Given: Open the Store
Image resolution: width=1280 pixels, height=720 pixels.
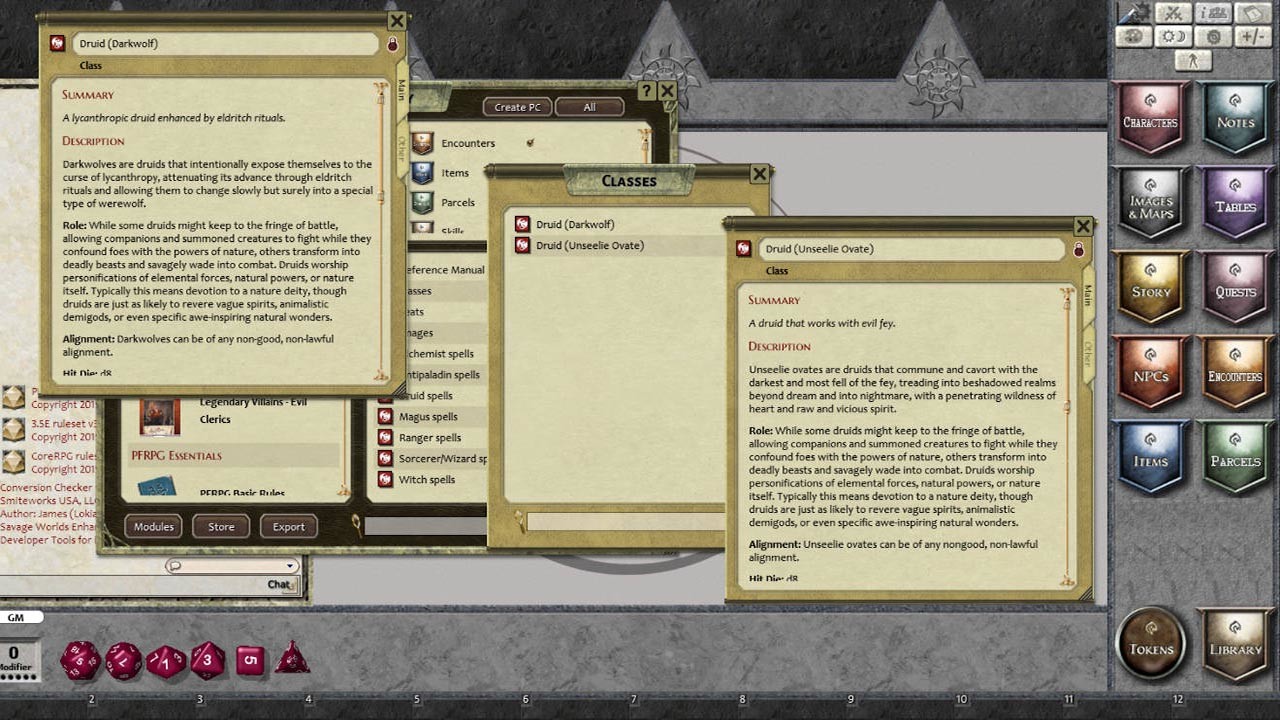Looking at the screenshot, I should tap(221, 526).
